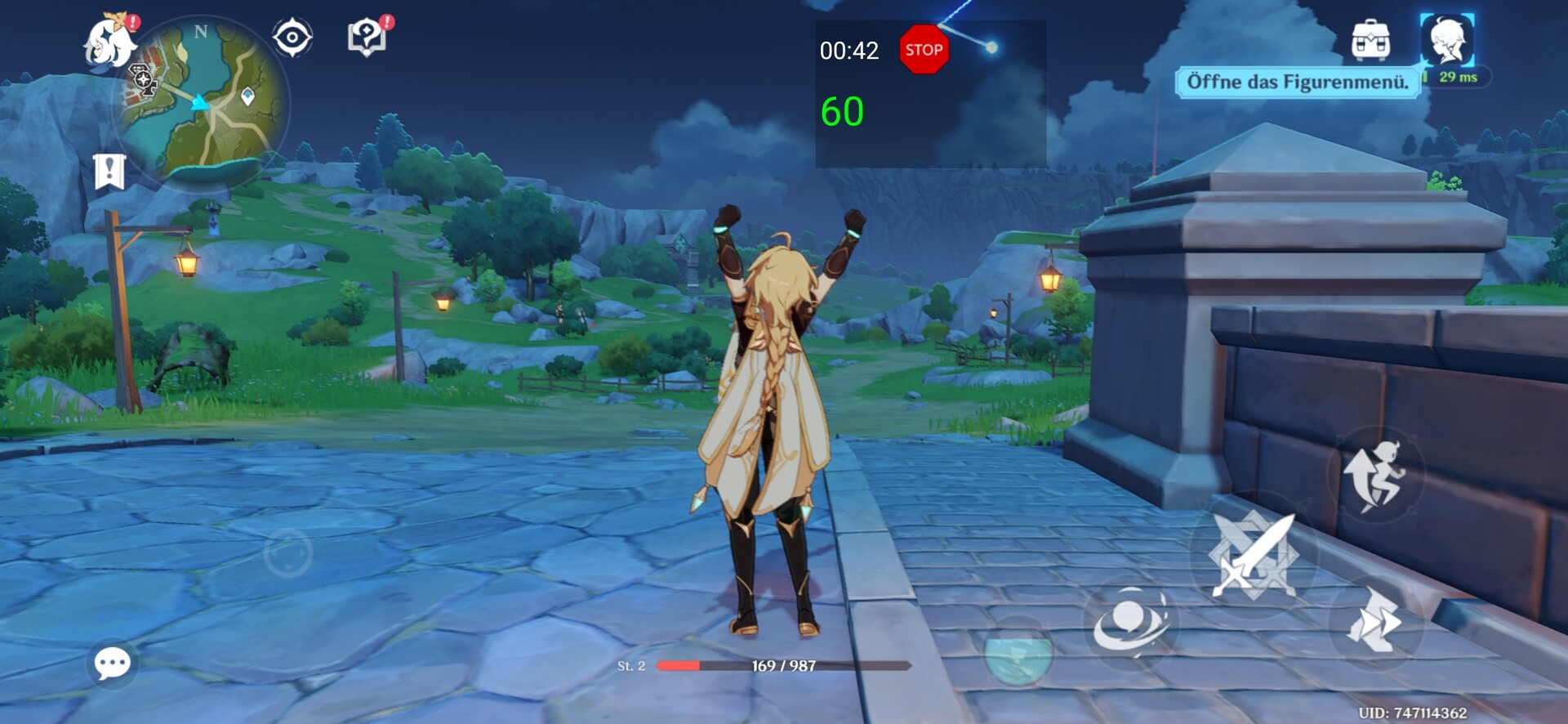1568x724 pixels.
Task: Attack with the sword button
Action: [1253, 556]
